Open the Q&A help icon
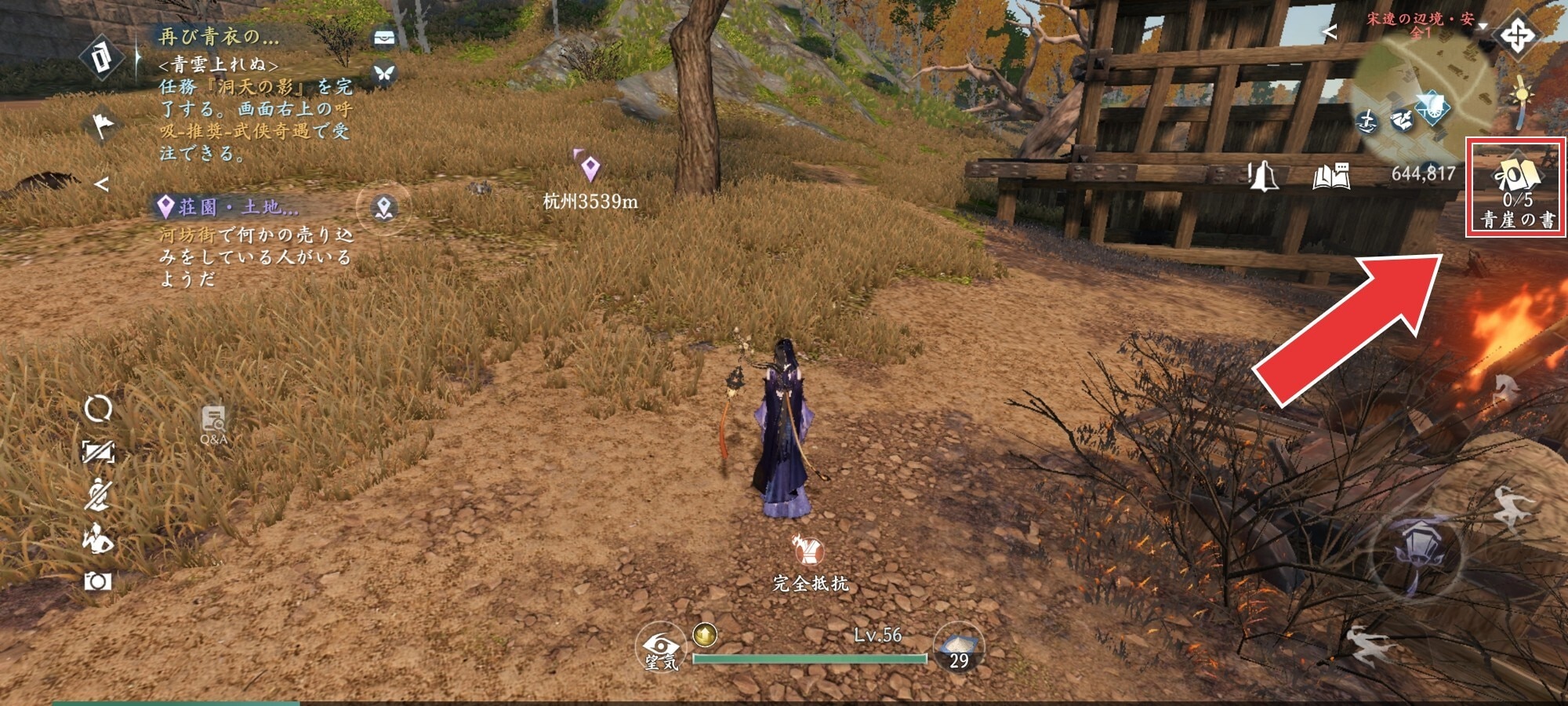The width and height of the screenshot is (1568, 706). (x=213, y=424)
